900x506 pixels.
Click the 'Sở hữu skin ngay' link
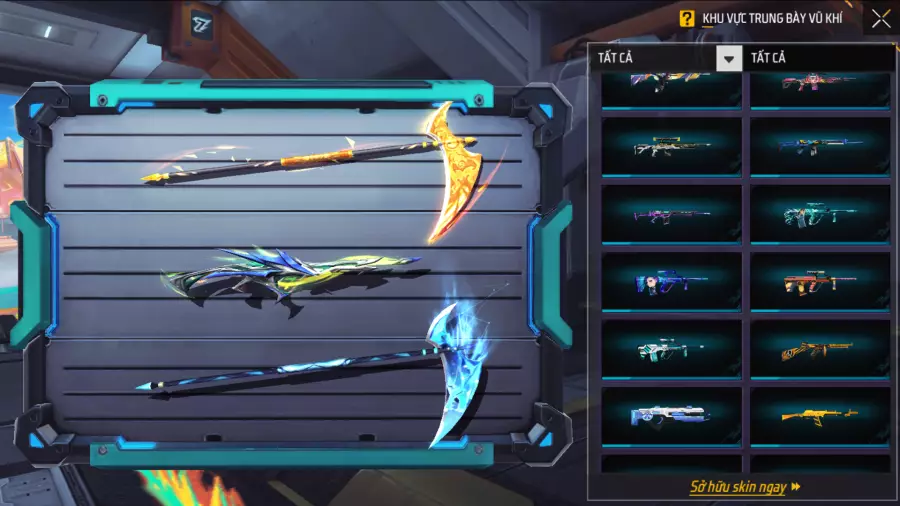745,487
